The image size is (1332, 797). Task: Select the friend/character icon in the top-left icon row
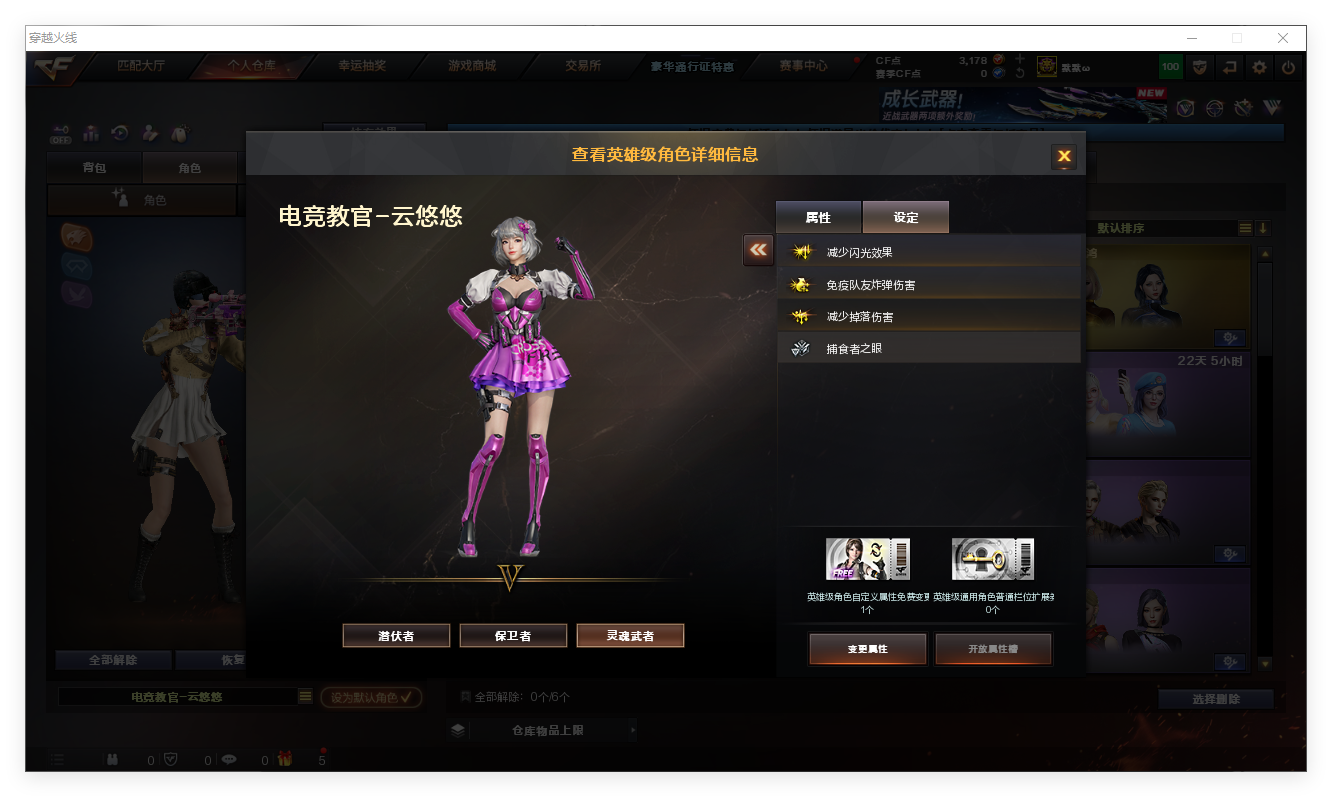(x=150, y=133)
